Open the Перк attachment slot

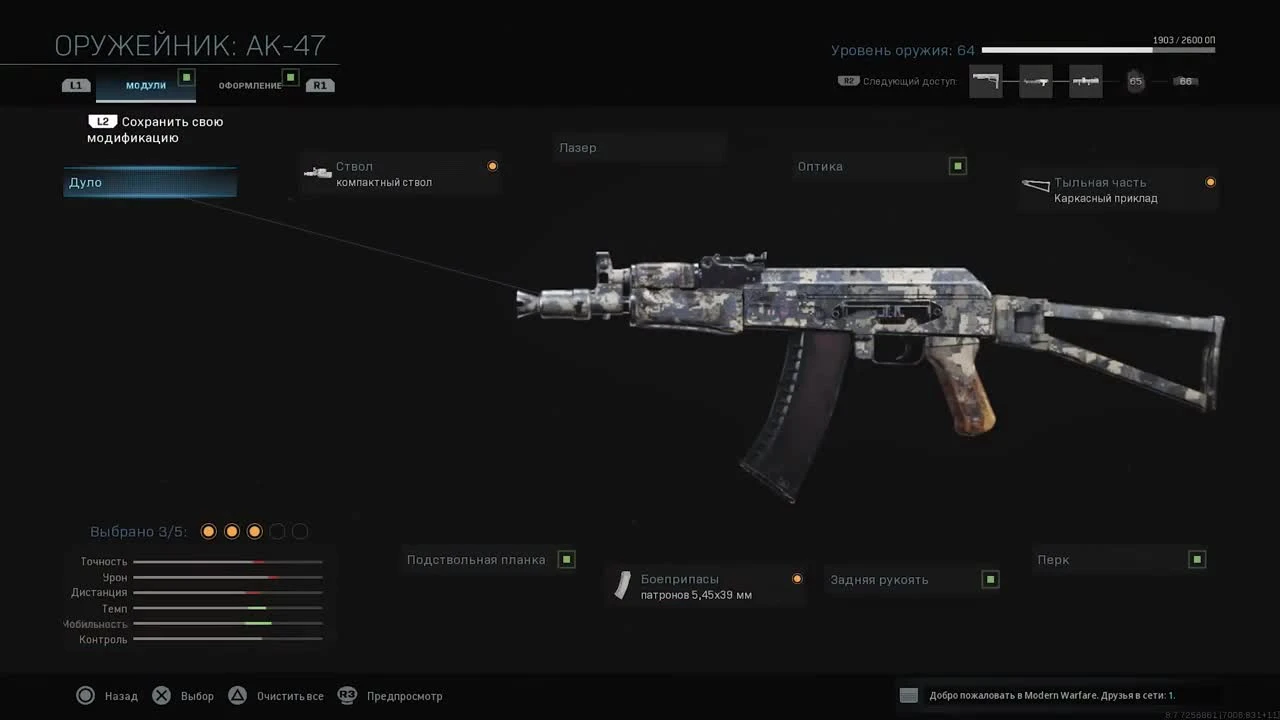tap(1120, 559)
